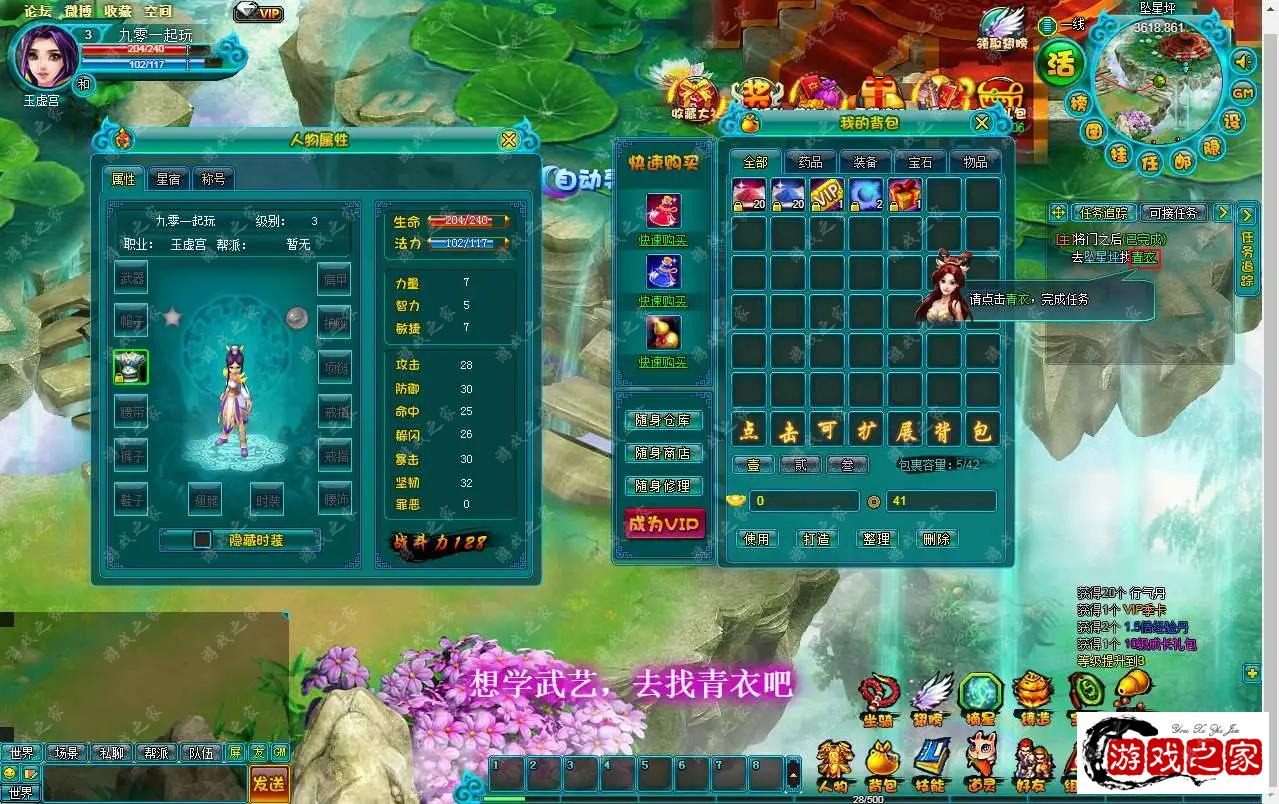Click the 青衣 link in quest tracker
The width and height of the screenshot is (1279, 804).
pos(1144,258)
